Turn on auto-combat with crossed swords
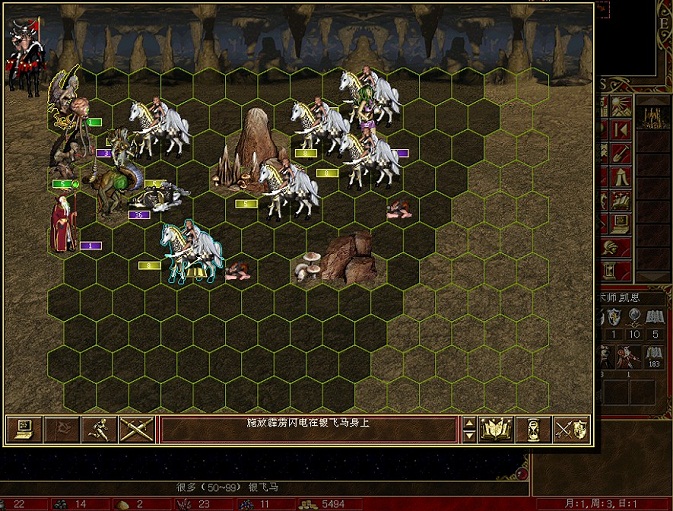This screenshot has width=673, height=511. tap(136, 429)
